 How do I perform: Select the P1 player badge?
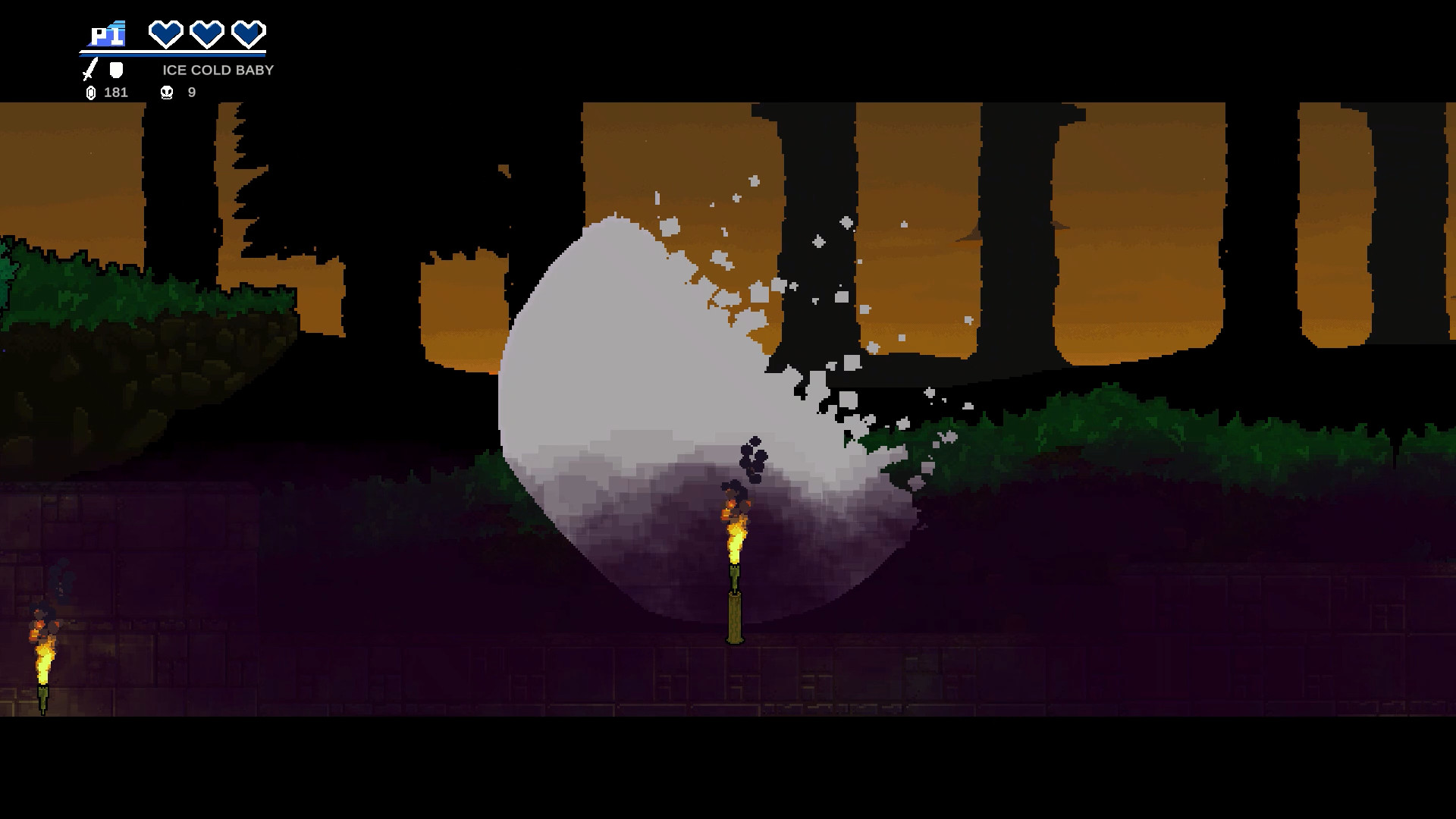106,32
